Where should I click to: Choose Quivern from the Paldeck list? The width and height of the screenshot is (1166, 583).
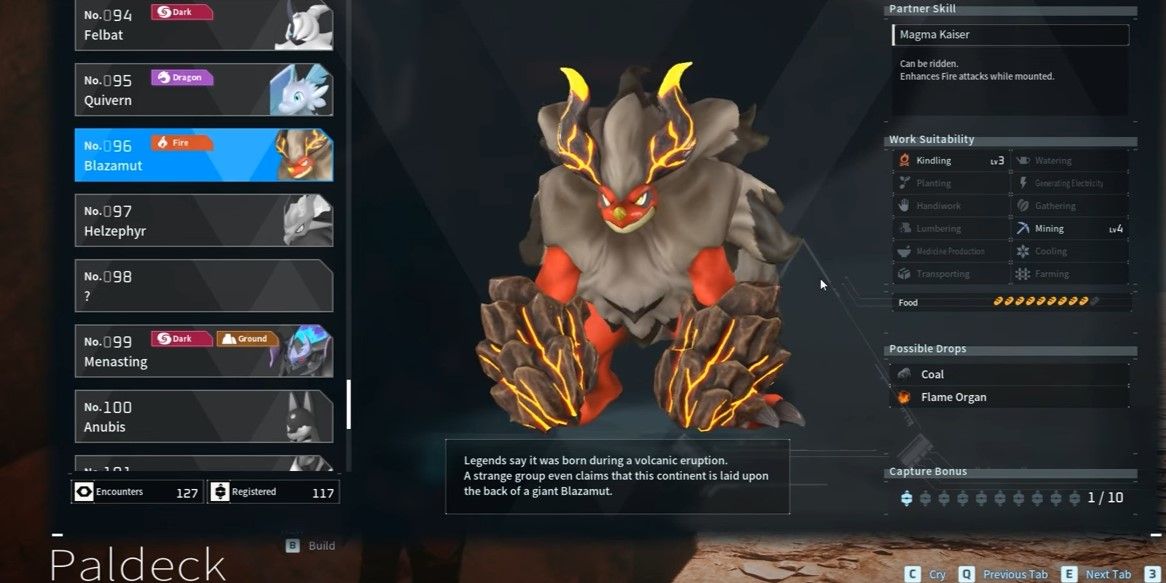click(x=203, y=90)
